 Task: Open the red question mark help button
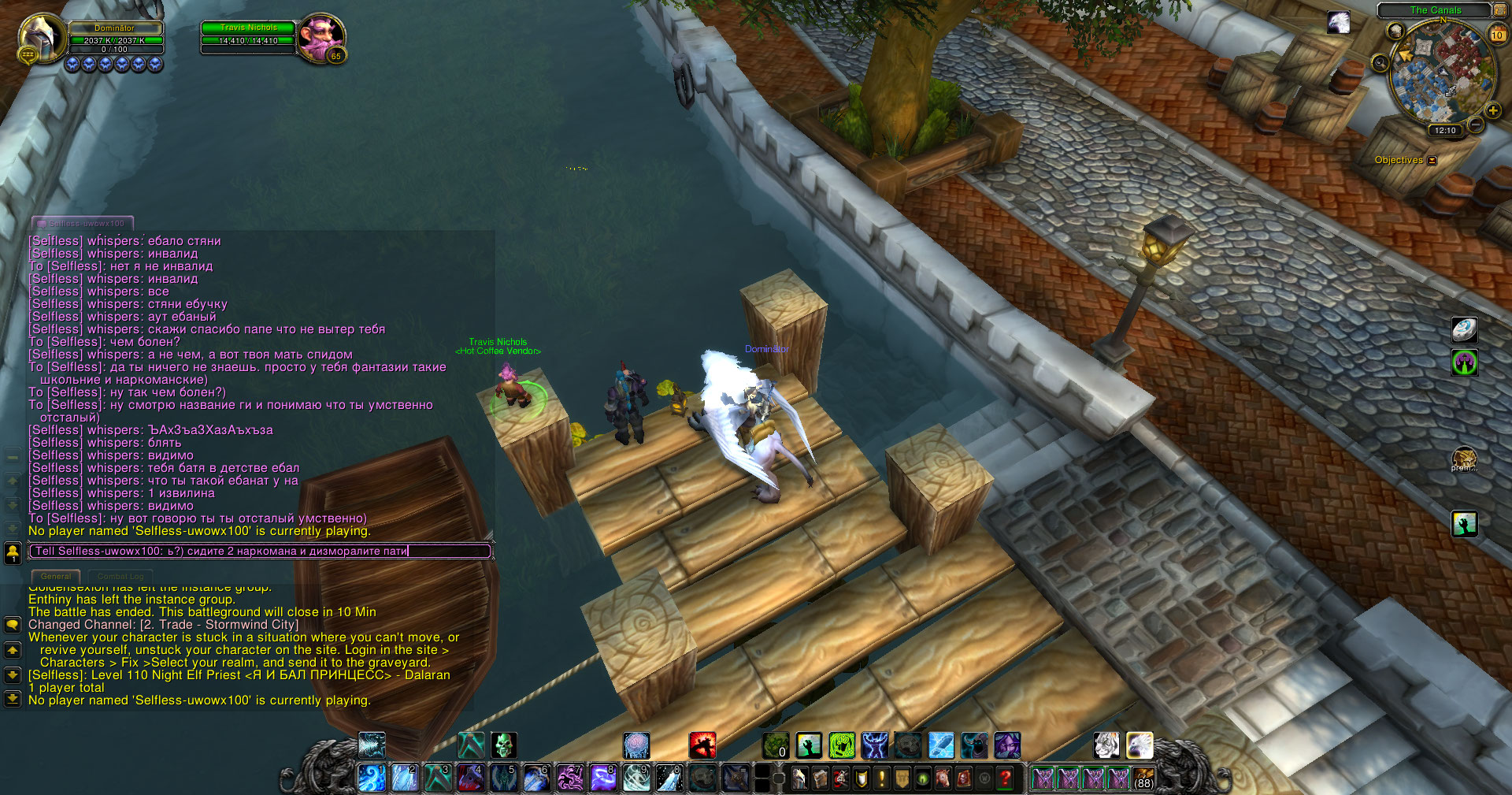1005,779
